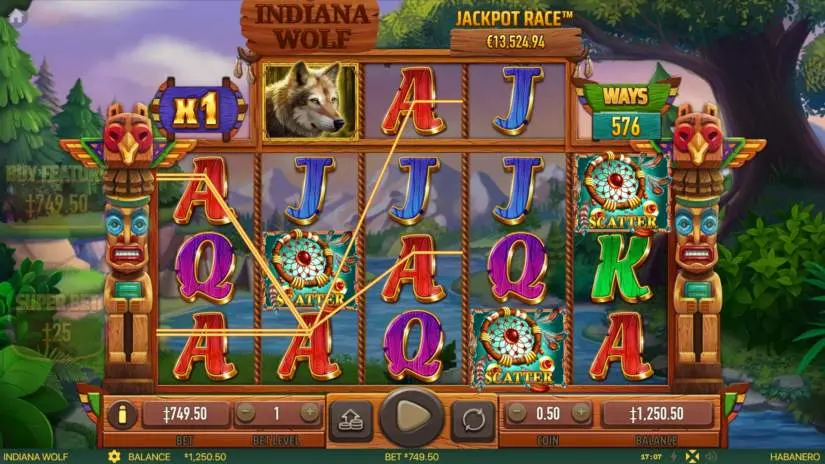
Task: Lower the coin value
Action: coord(517,412)
